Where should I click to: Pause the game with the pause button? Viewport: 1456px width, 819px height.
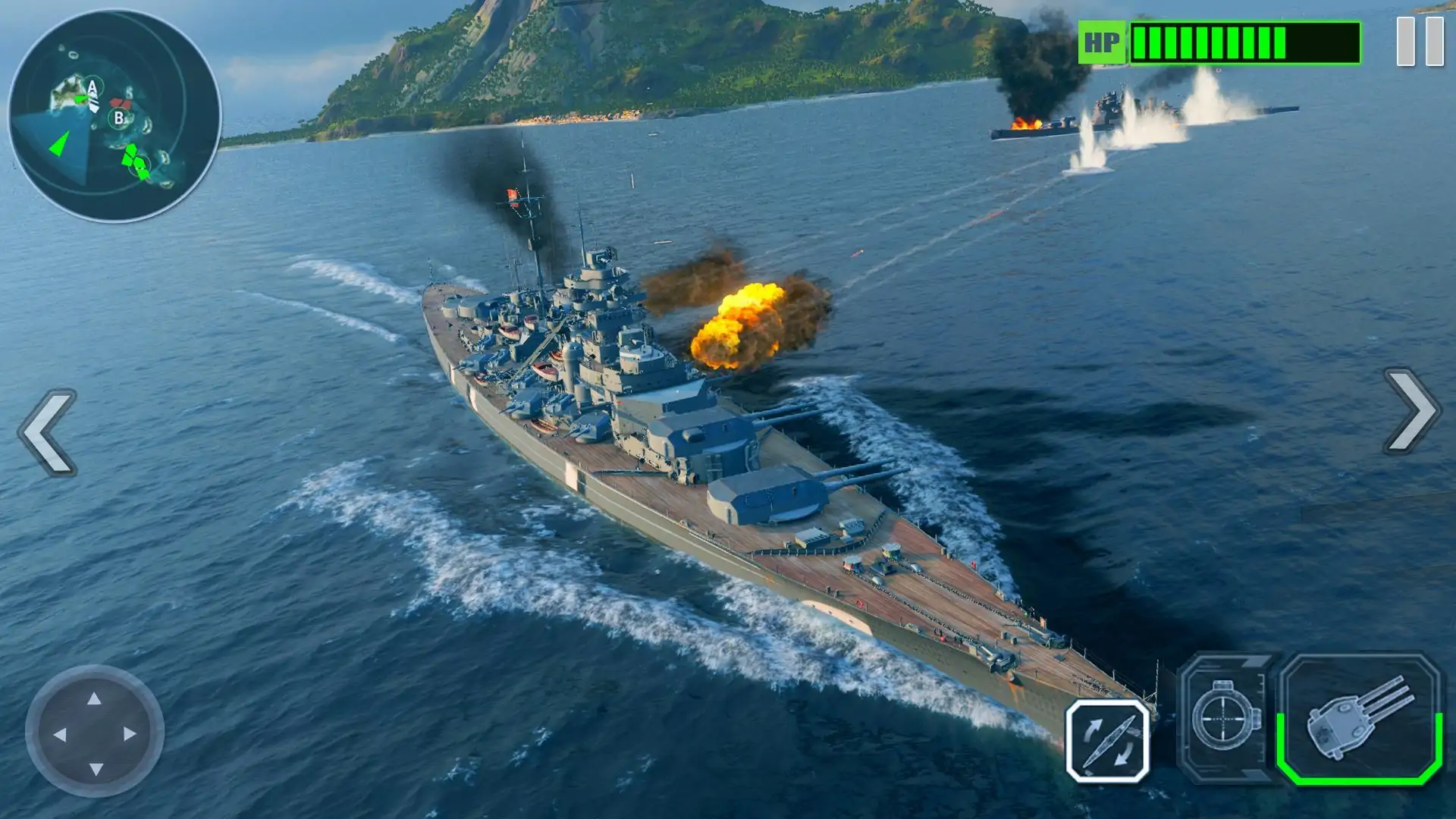1420,41
